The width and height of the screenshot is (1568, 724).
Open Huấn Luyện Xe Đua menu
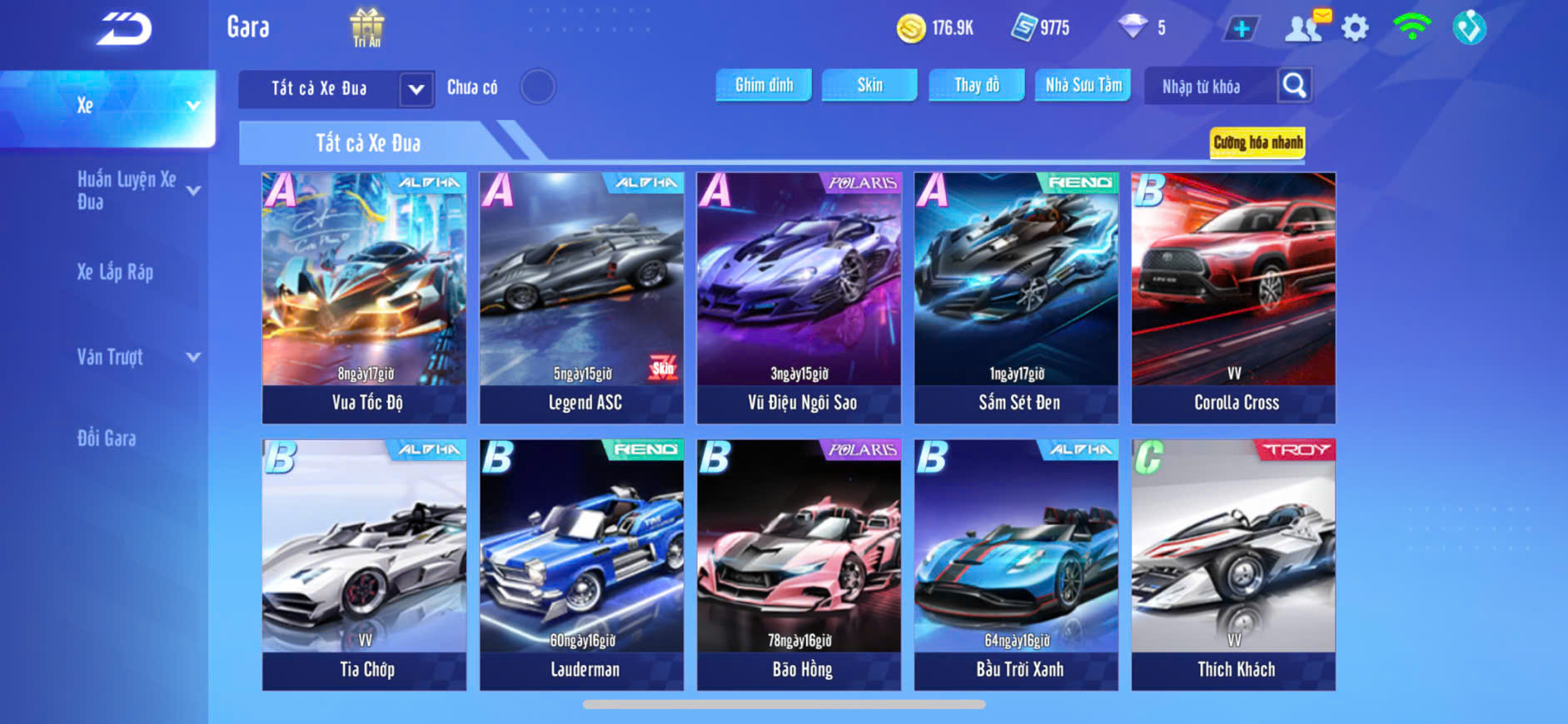pyautogui.click(x=127, y=190)
